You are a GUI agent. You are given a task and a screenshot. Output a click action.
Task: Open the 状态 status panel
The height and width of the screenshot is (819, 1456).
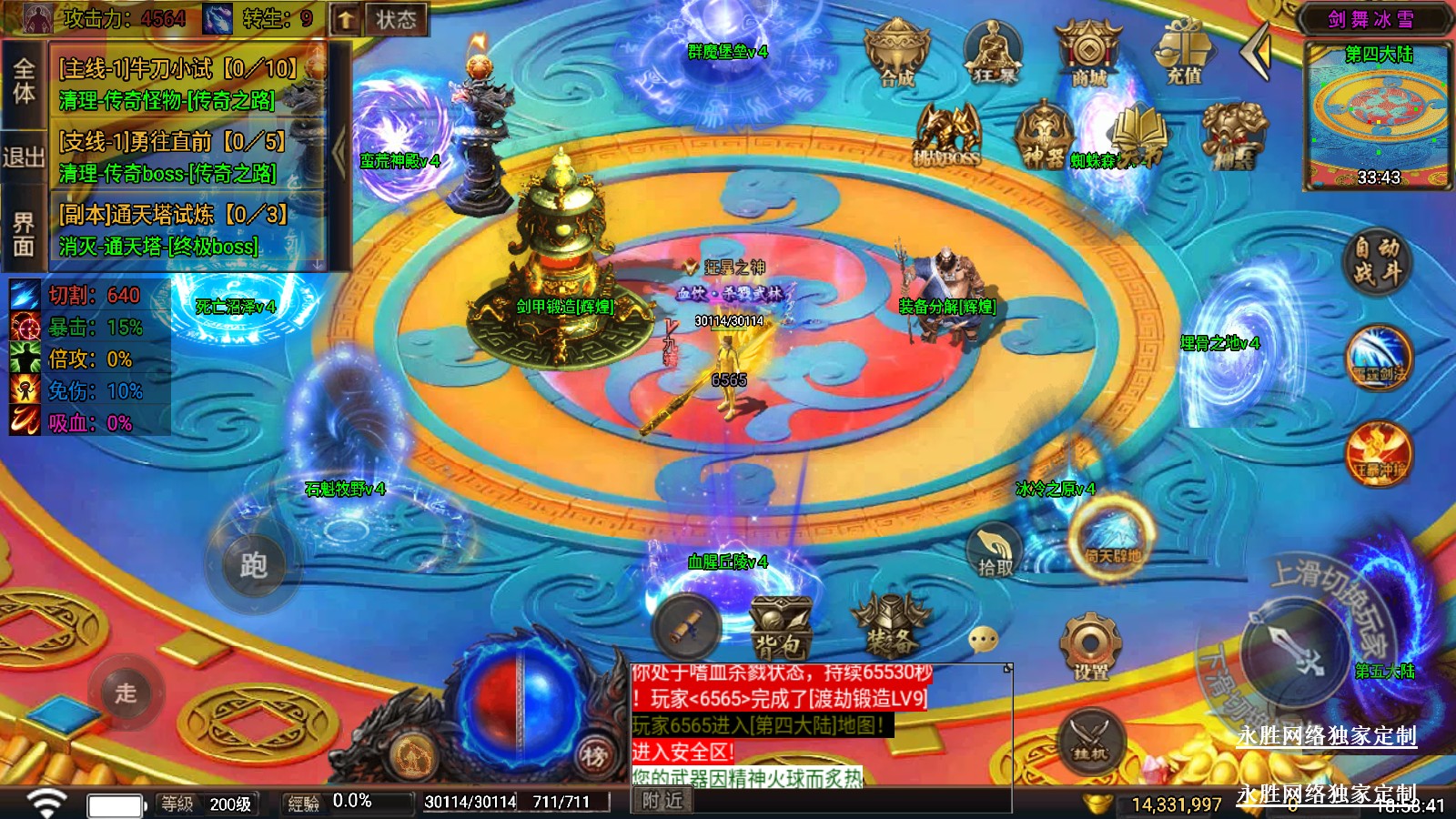pyautogui.click(x=396, y=19)
